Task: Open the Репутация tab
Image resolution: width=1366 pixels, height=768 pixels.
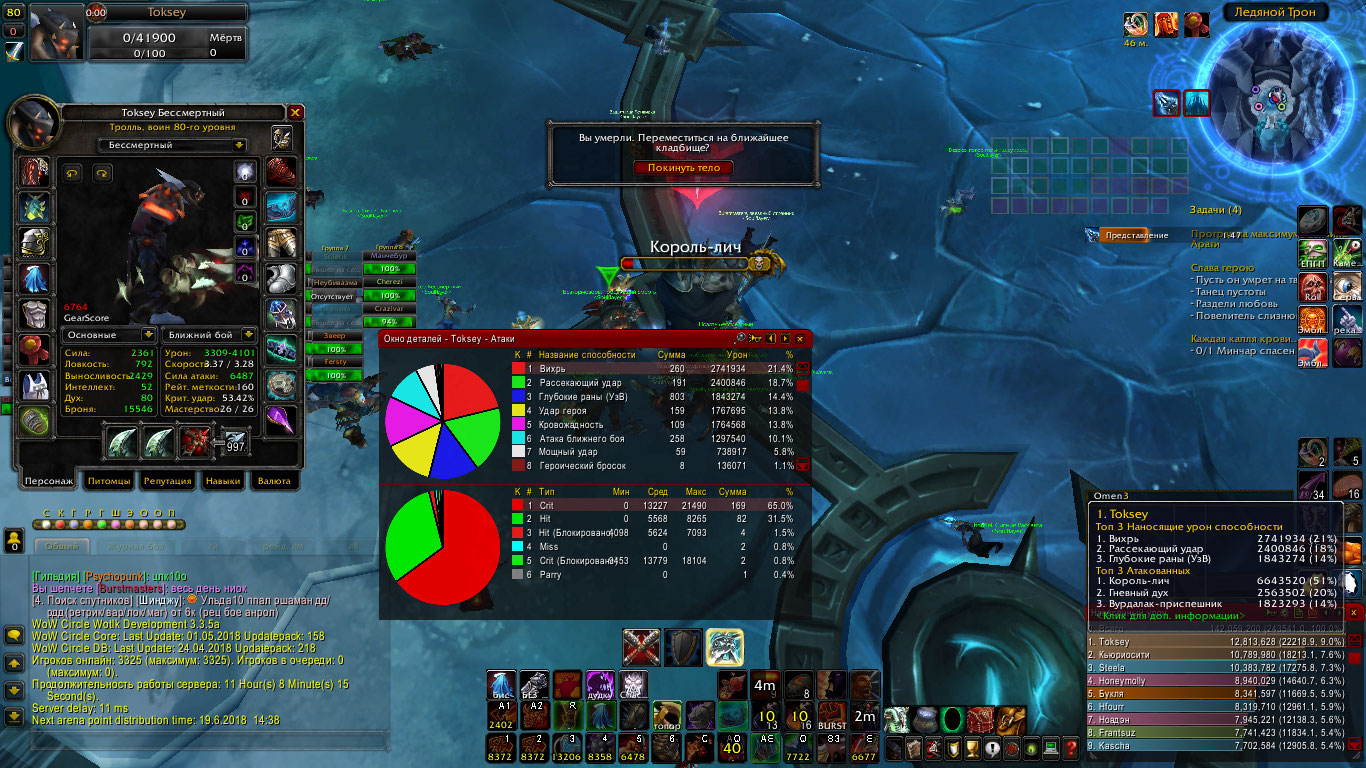Action: (167, 481)
